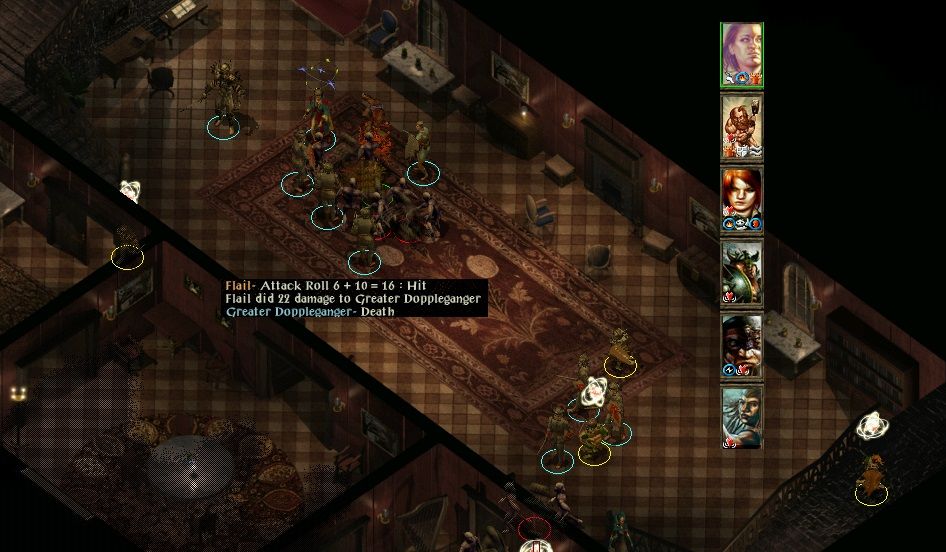Select the green-highlighted top party portrait
Image resolution: width=946 pixels, height=552 pixels.
(742, 56)
